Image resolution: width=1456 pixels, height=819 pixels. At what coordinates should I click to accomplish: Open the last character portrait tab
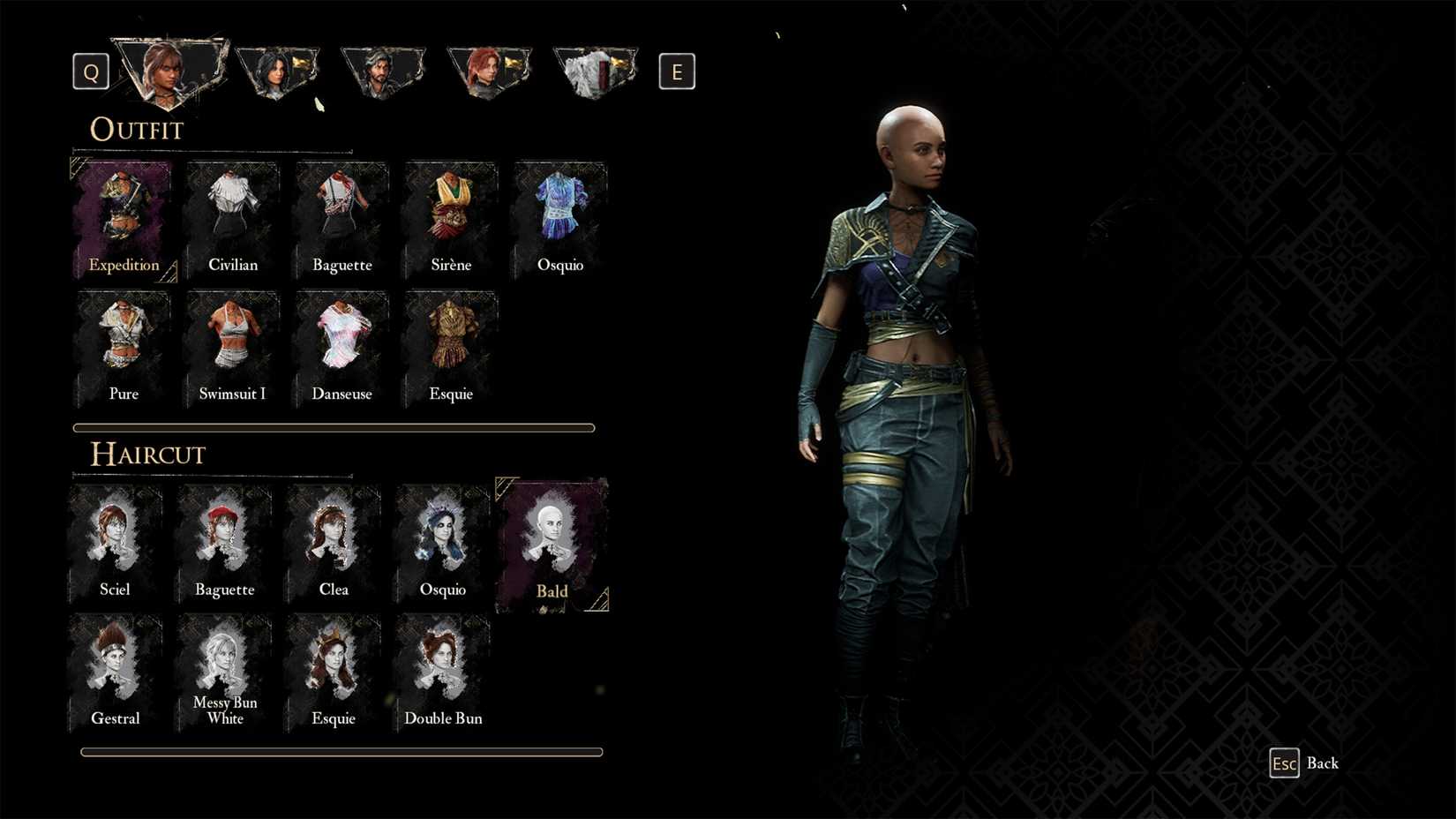pyautogui.click(x=596, y=71)
